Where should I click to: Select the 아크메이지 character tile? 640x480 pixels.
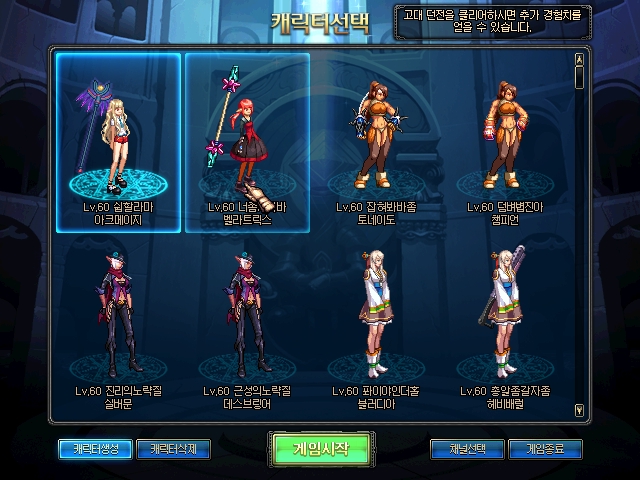click(x=119, y=141)
